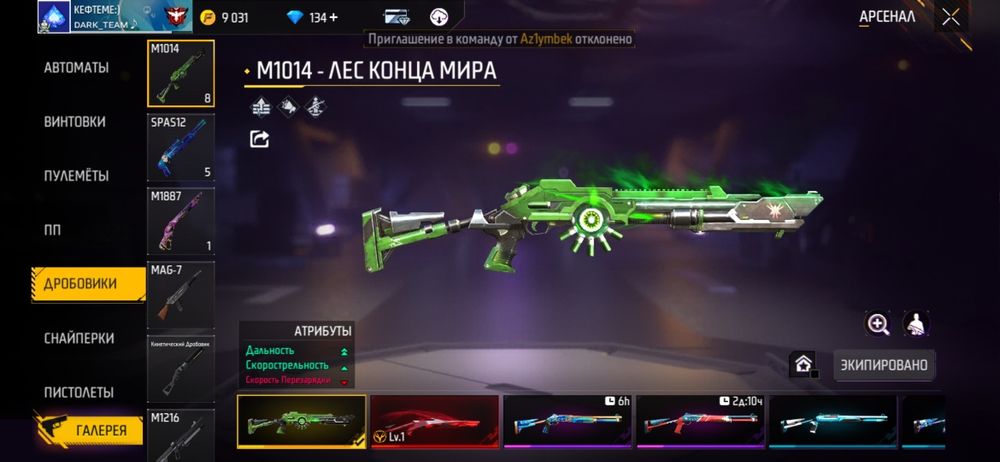Click the share icon under the weapon name
Viewport: 1000px width, 462px height.
[x=260, y=139]
